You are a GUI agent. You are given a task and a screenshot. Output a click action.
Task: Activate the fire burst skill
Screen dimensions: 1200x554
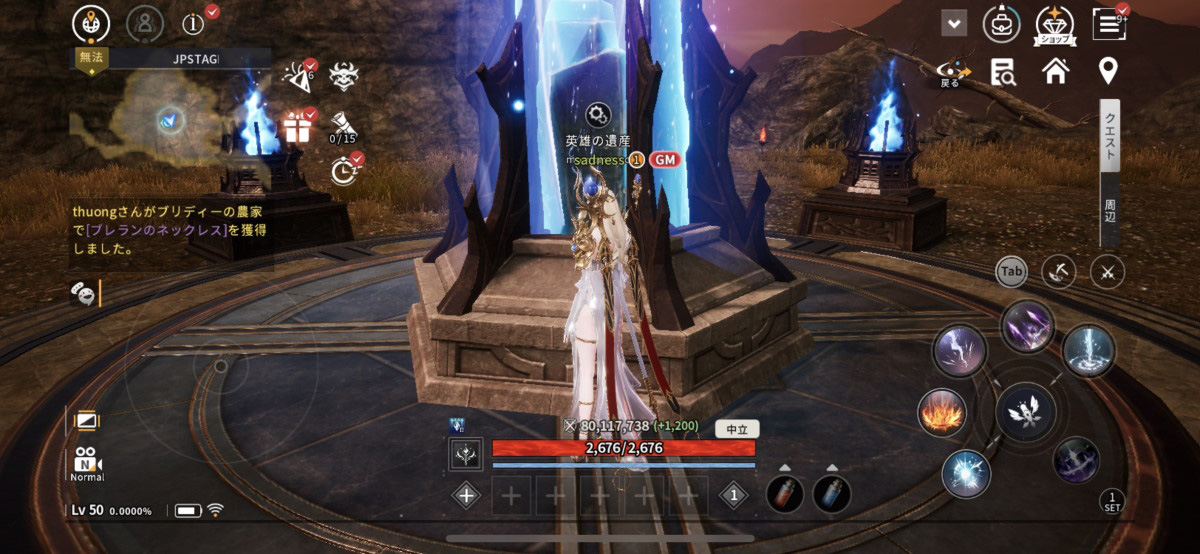(x=942, y=412)
